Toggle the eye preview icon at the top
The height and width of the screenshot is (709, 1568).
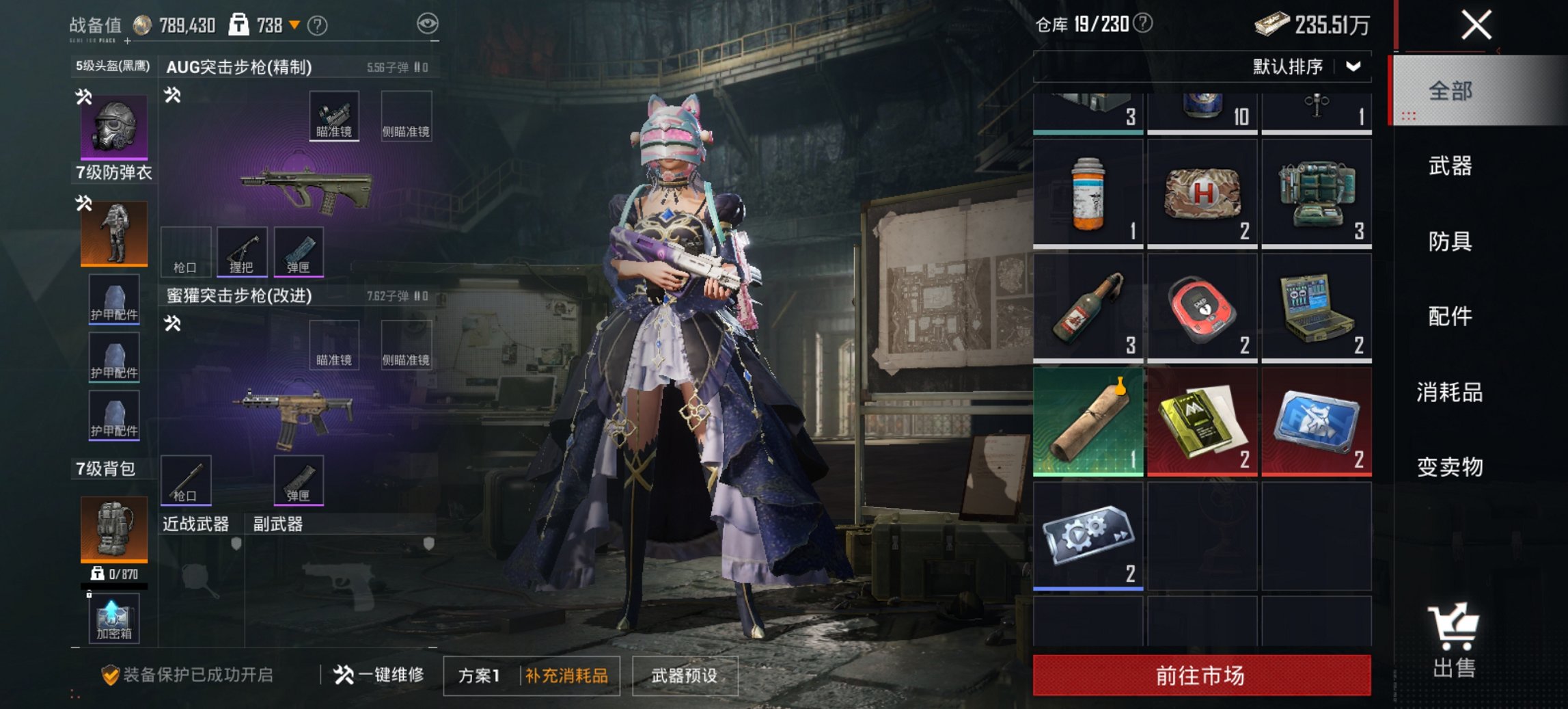428,22
